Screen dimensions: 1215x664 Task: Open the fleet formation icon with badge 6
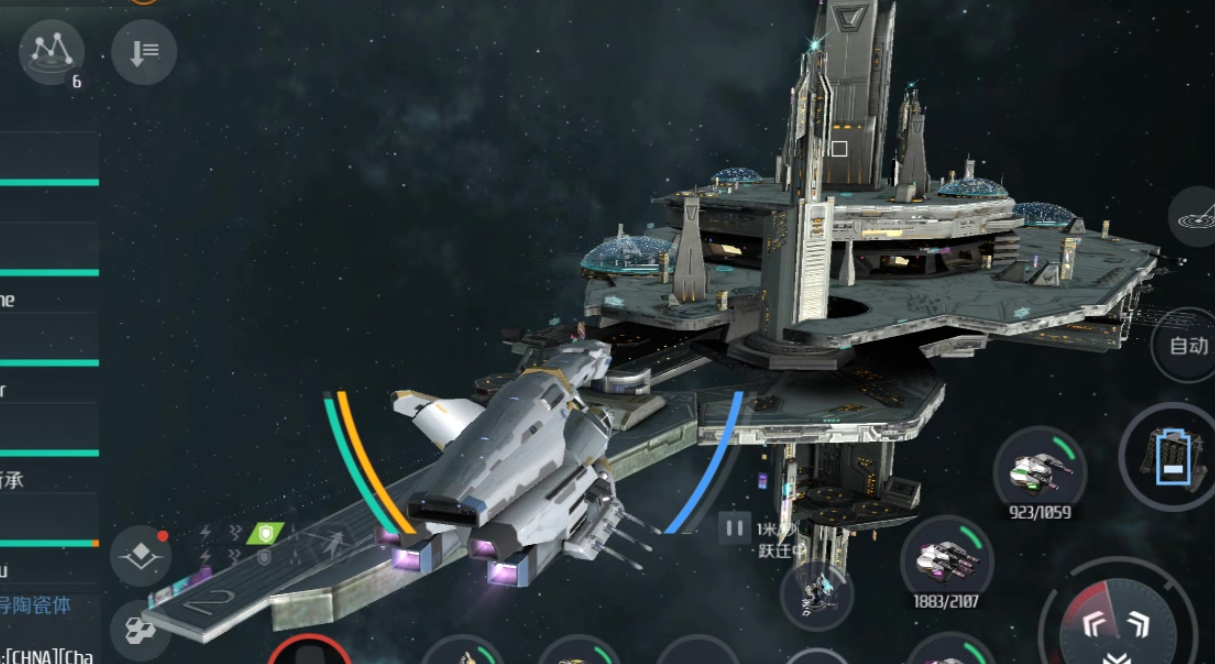(x=51, y=51)
